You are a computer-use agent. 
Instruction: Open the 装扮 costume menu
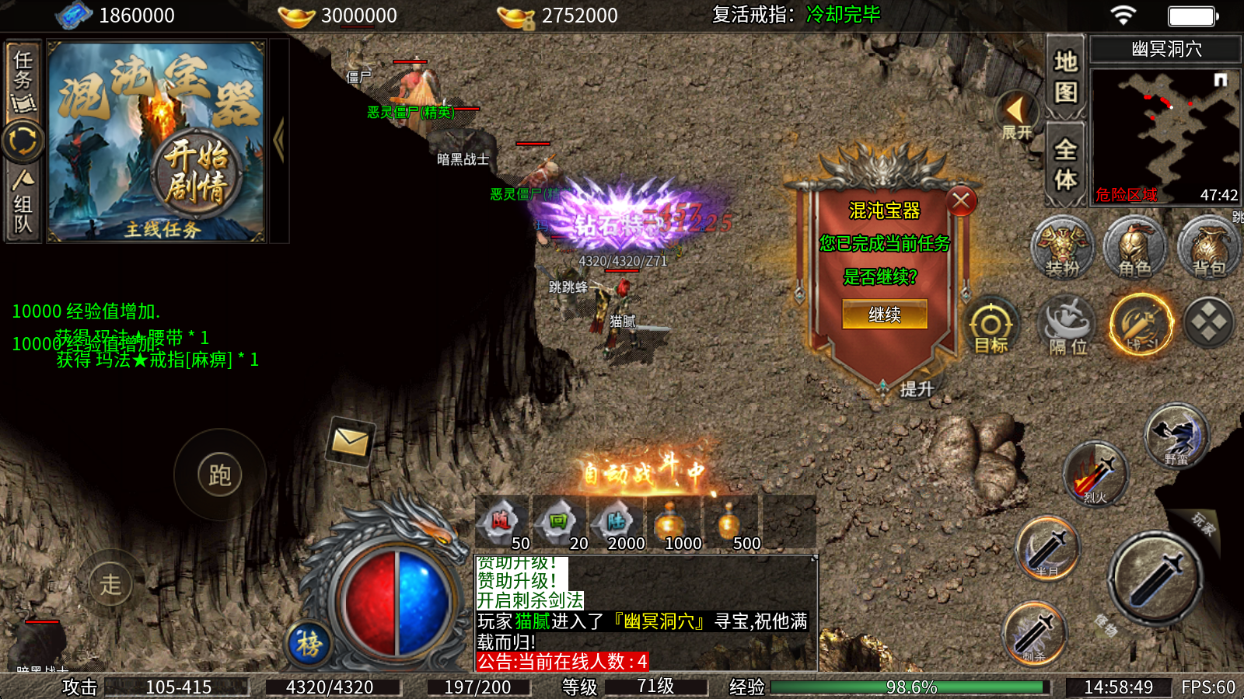pos(1062,246)
